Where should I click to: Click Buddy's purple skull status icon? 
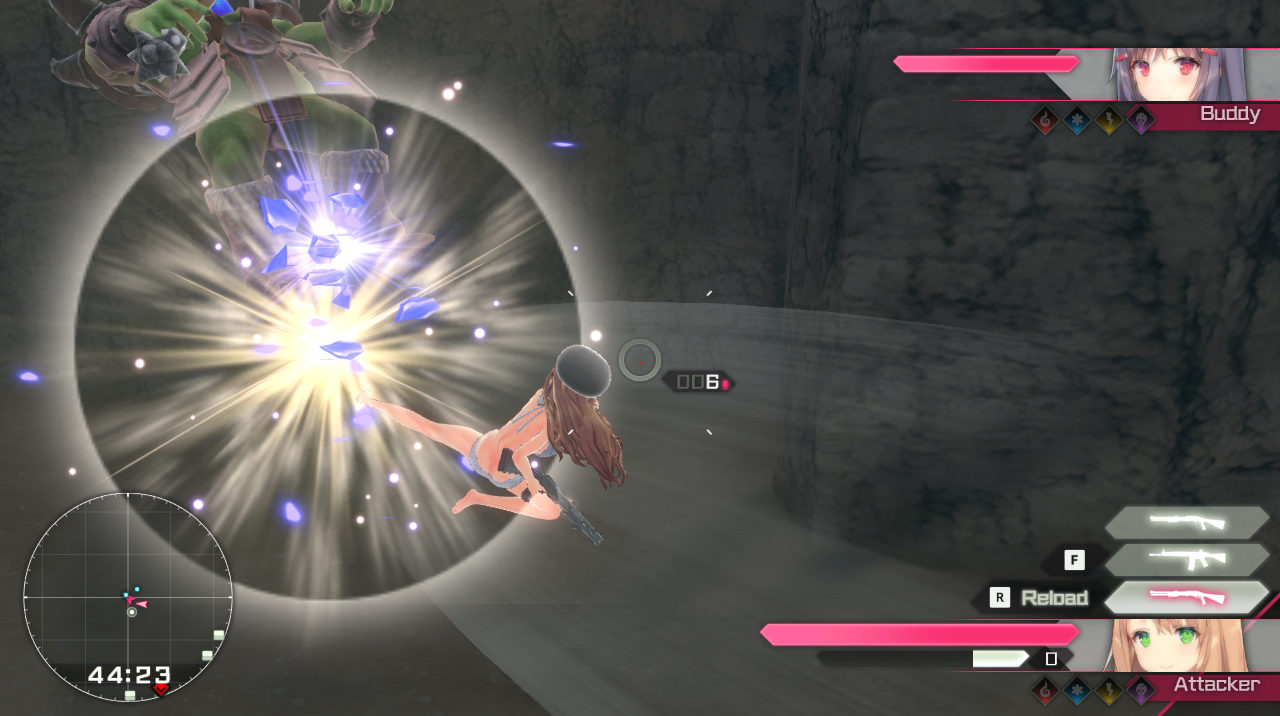[x=1141, y=120]
